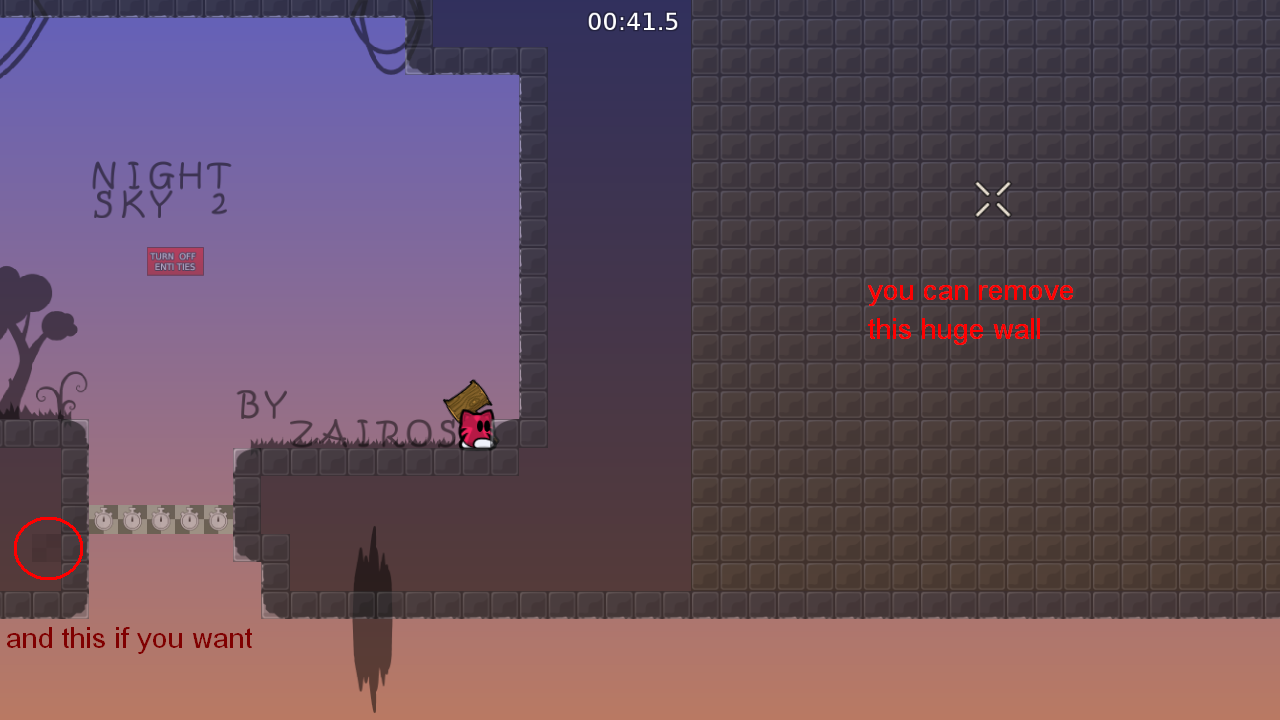1280x720 pixels.
Task: Click the last stopwatch block near the wall
Action: [x=218, y=520]
